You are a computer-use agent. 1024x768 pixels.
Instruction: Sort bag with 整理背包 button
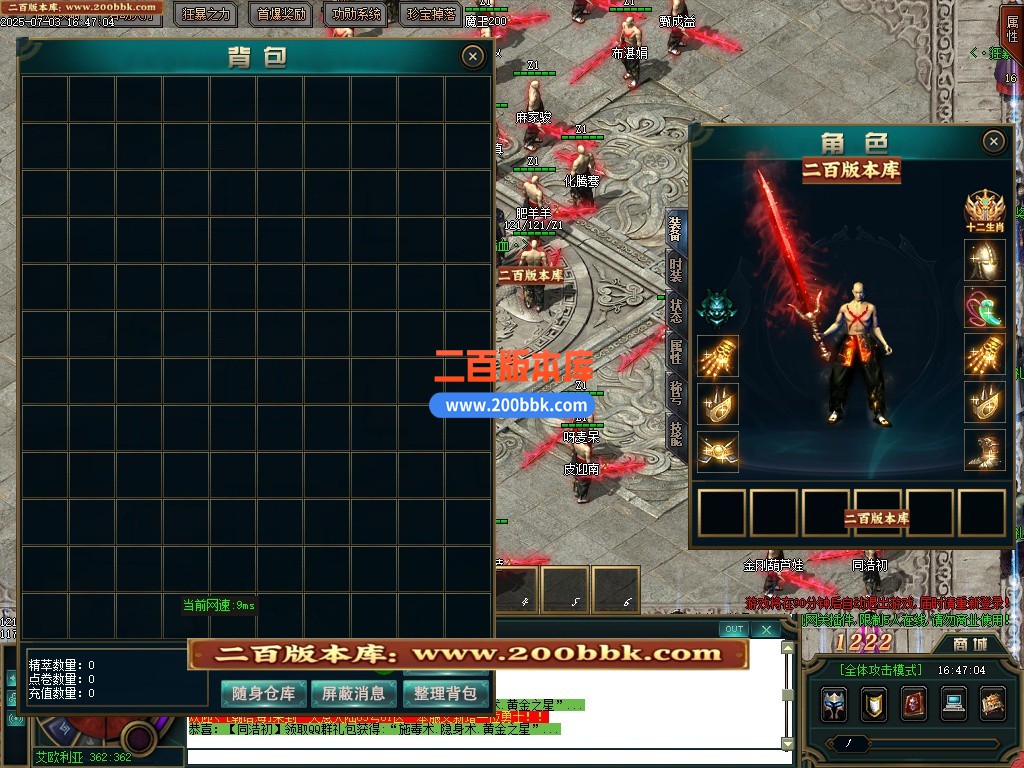[446, 693]
